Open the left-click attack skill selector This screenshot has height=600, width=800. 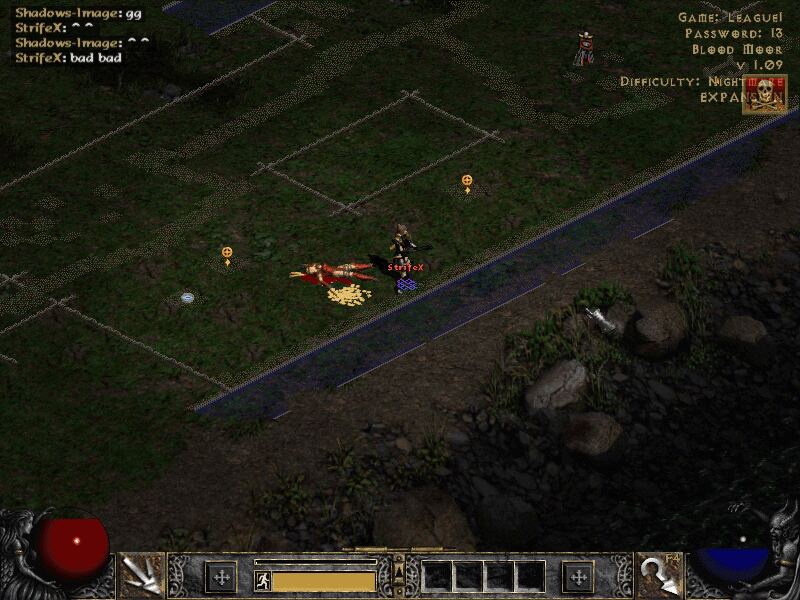[x=140, y=575]
